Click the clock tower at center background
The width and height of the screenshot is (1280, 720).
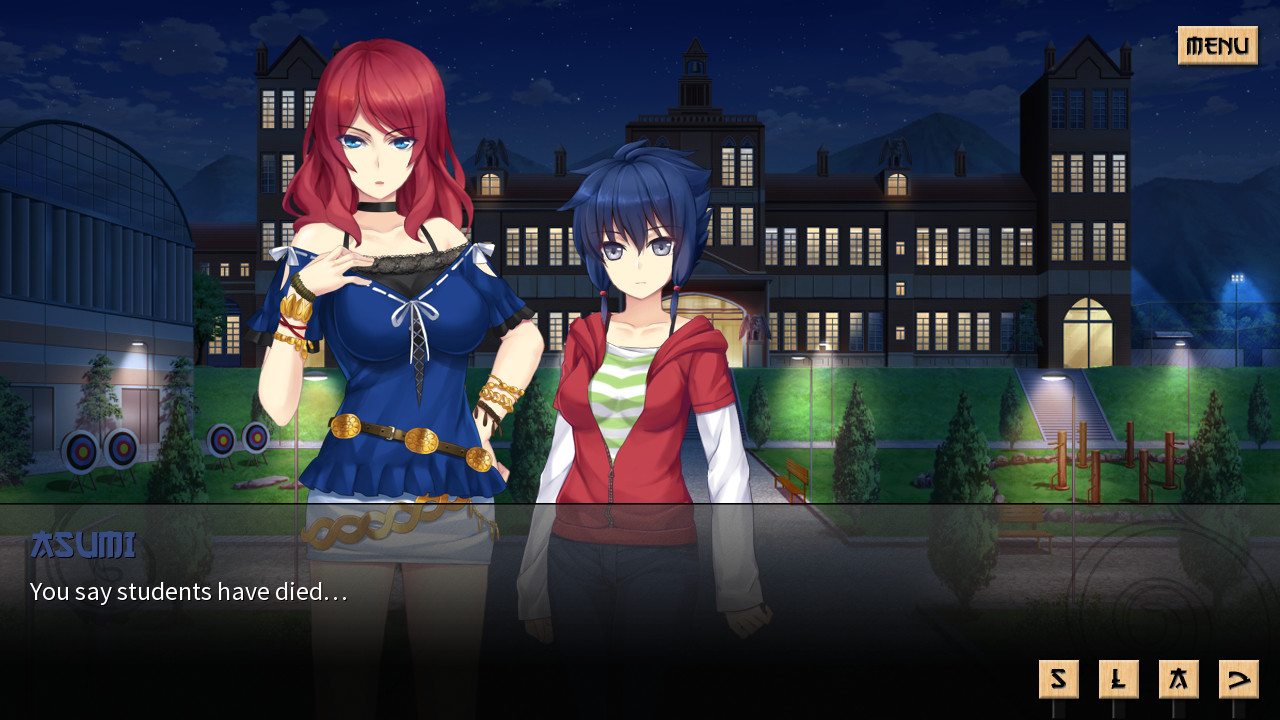[x=694, y=70]
